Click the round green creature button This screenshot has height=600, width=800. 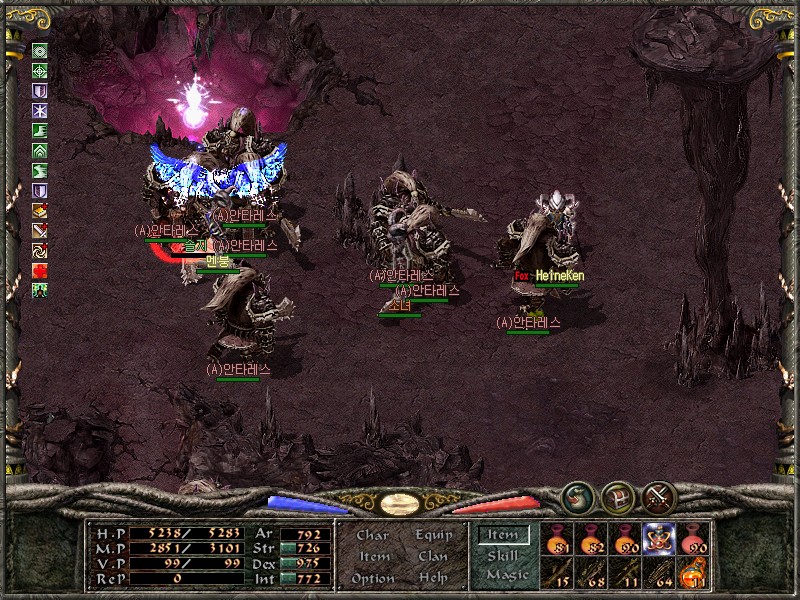(x=577, y=496)
